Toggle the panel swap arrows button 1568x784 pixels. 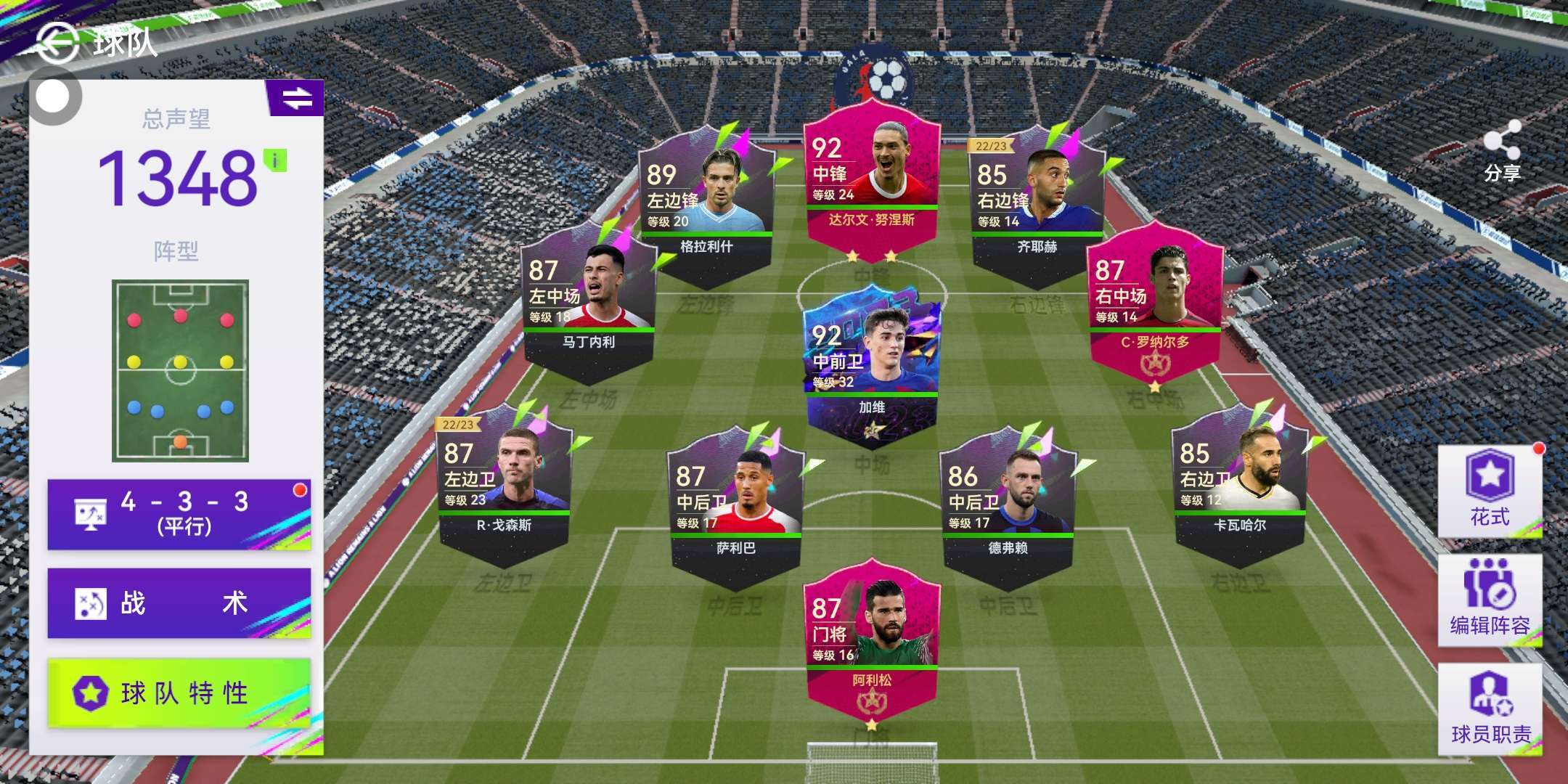point(296,98)
